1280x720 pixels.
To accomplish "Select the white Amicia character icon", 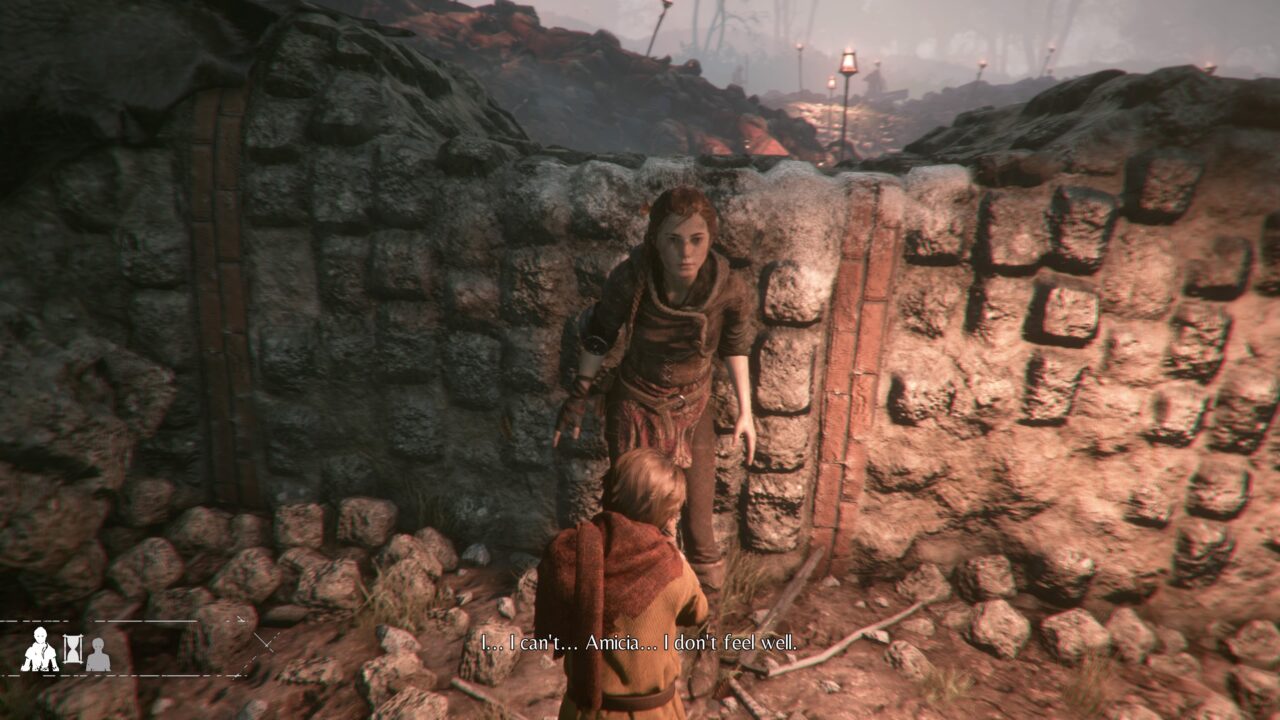I will click(39, 650).
